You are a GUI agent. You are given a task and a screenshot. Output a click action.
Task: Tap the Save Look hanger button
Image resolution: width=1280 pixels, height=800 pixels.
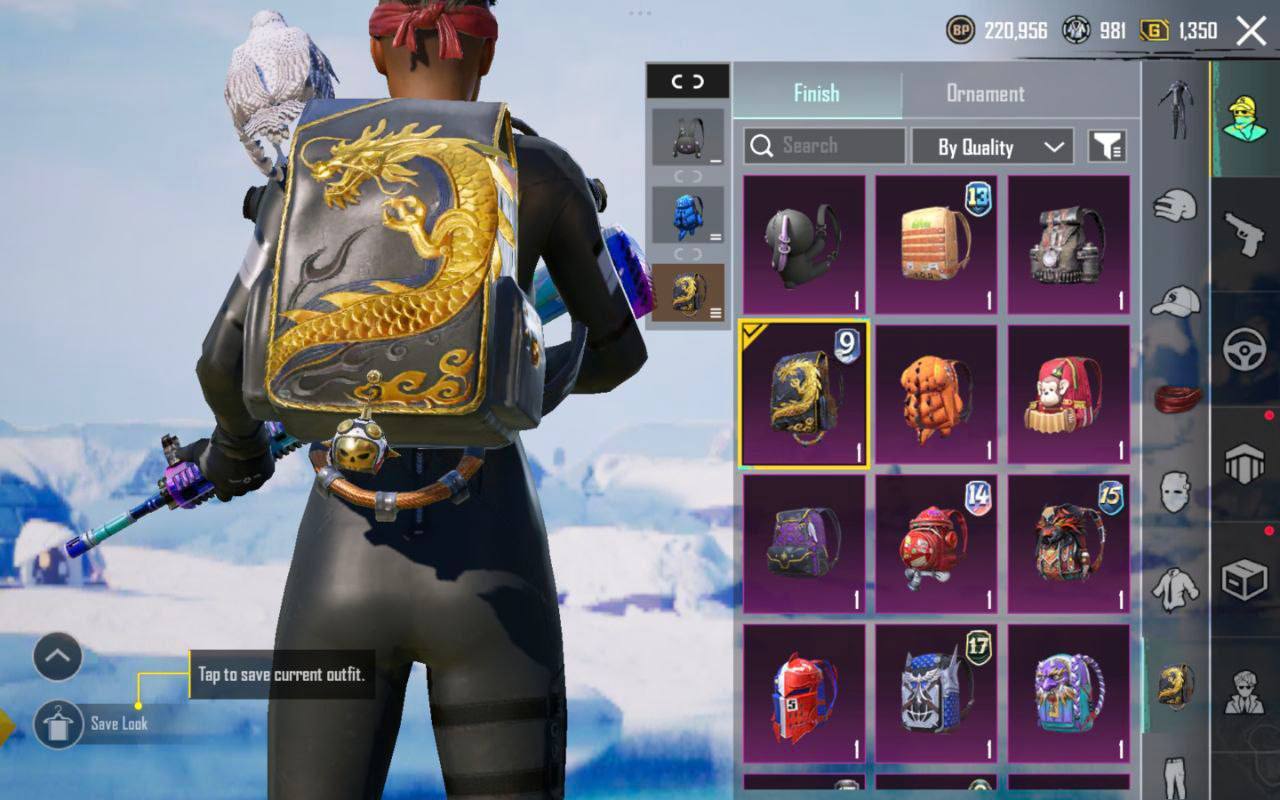[x=58, y=724]
